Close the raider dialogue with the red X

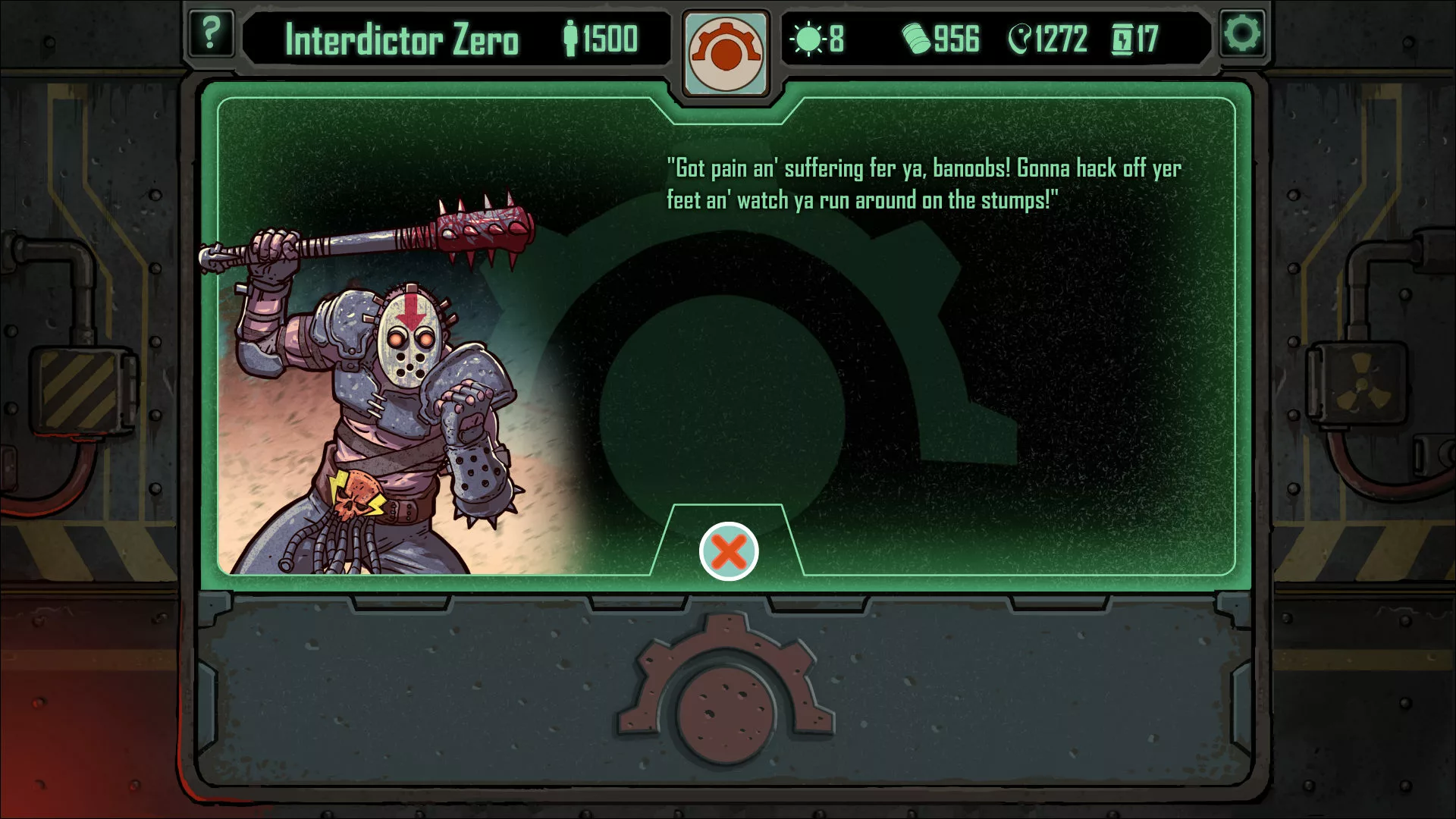click(x=728, y=551)
